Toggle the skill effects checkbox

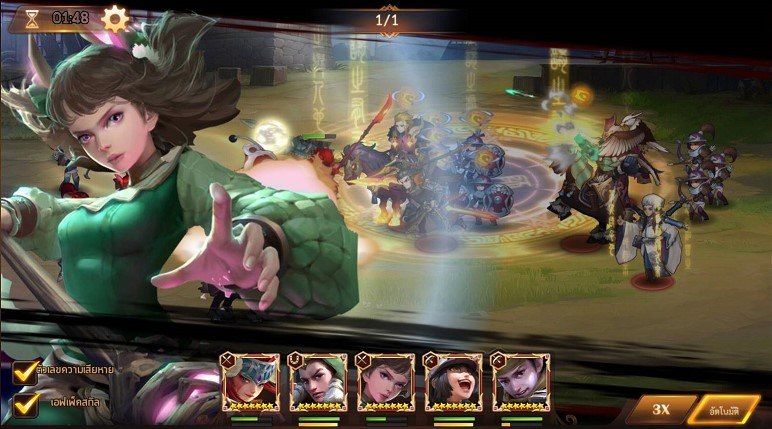tap(27, 402)
